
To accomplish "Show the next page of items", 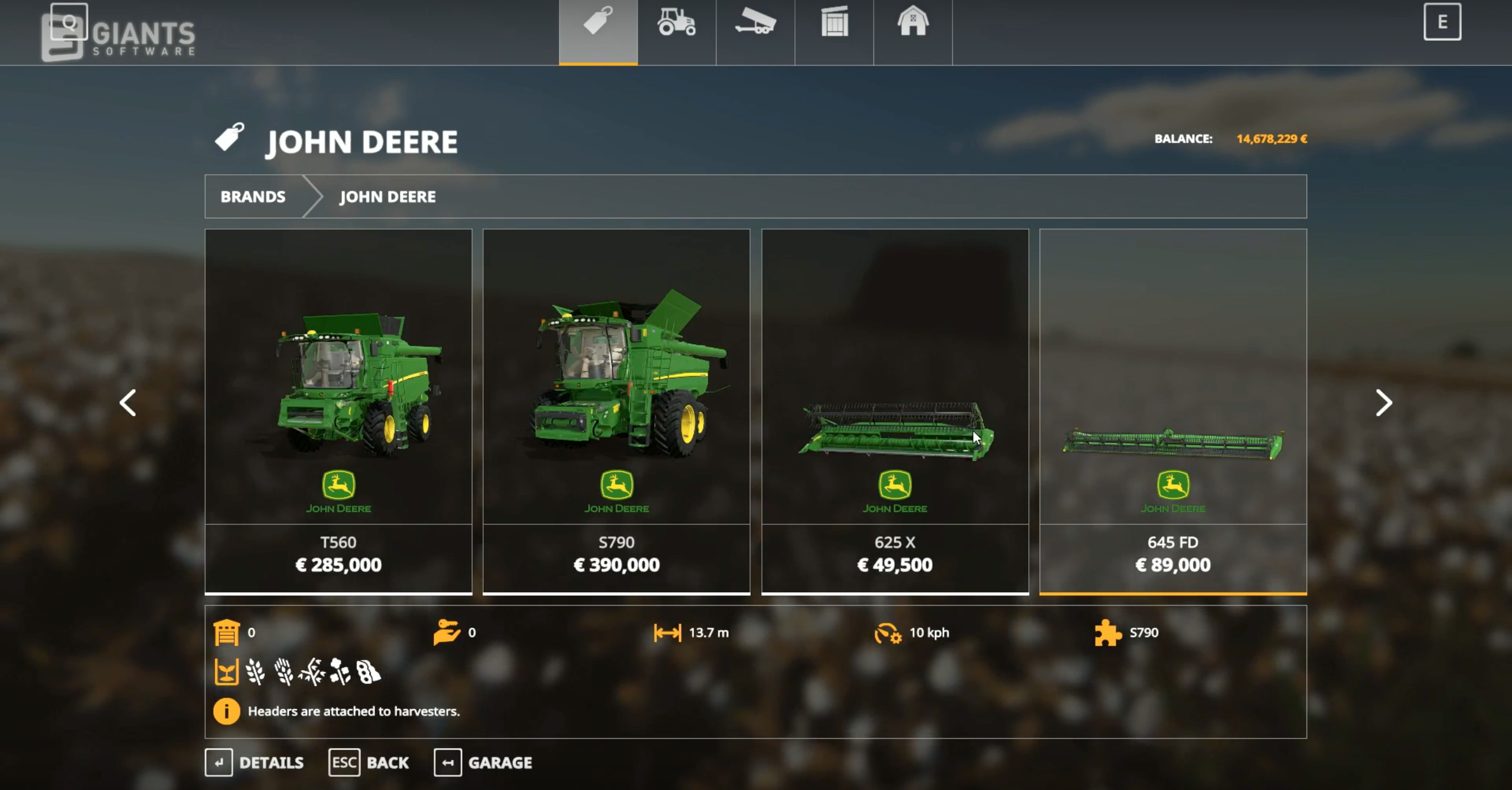I will coord(1383,403).
